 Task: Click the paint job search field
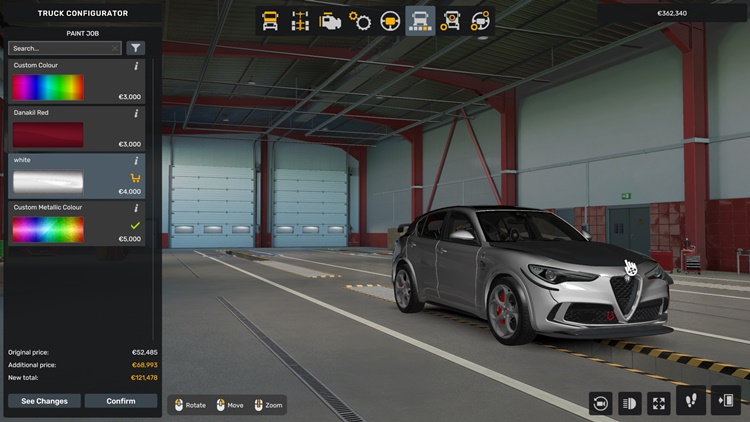tap(60, 48)
